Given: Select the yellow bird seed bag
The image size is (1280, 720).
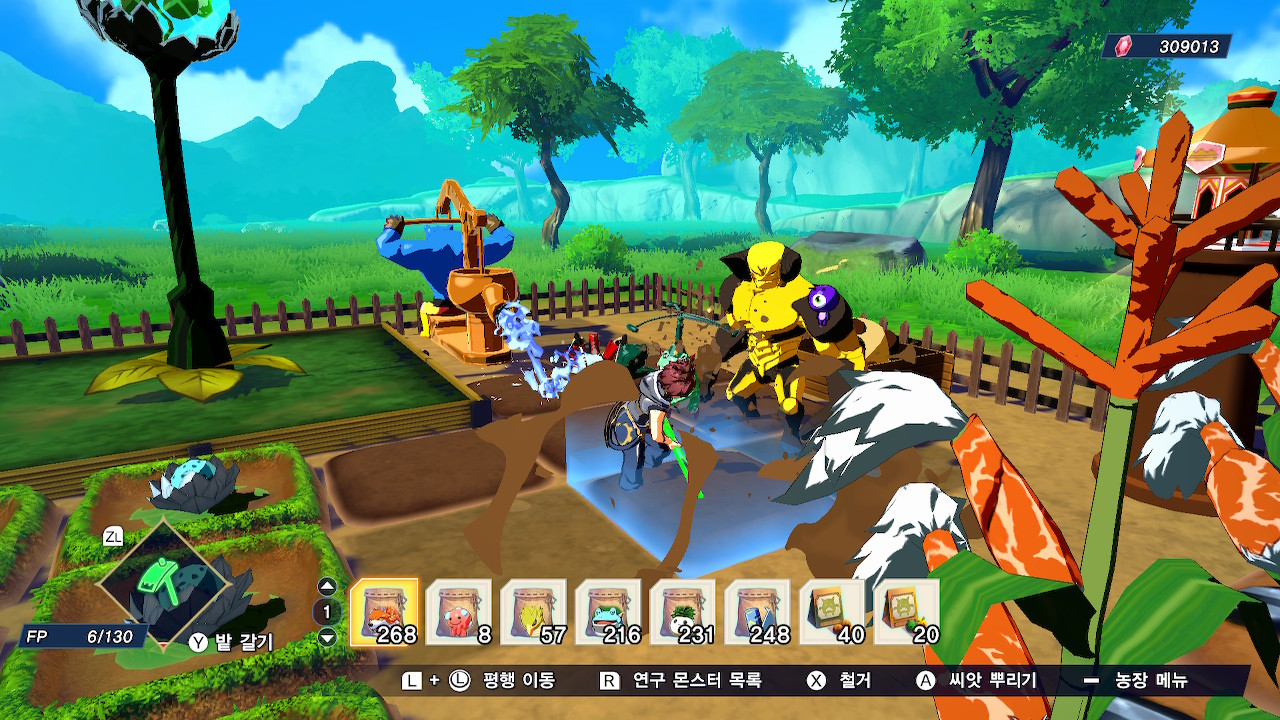Looking at the screenshot, I should pos(533,612).
